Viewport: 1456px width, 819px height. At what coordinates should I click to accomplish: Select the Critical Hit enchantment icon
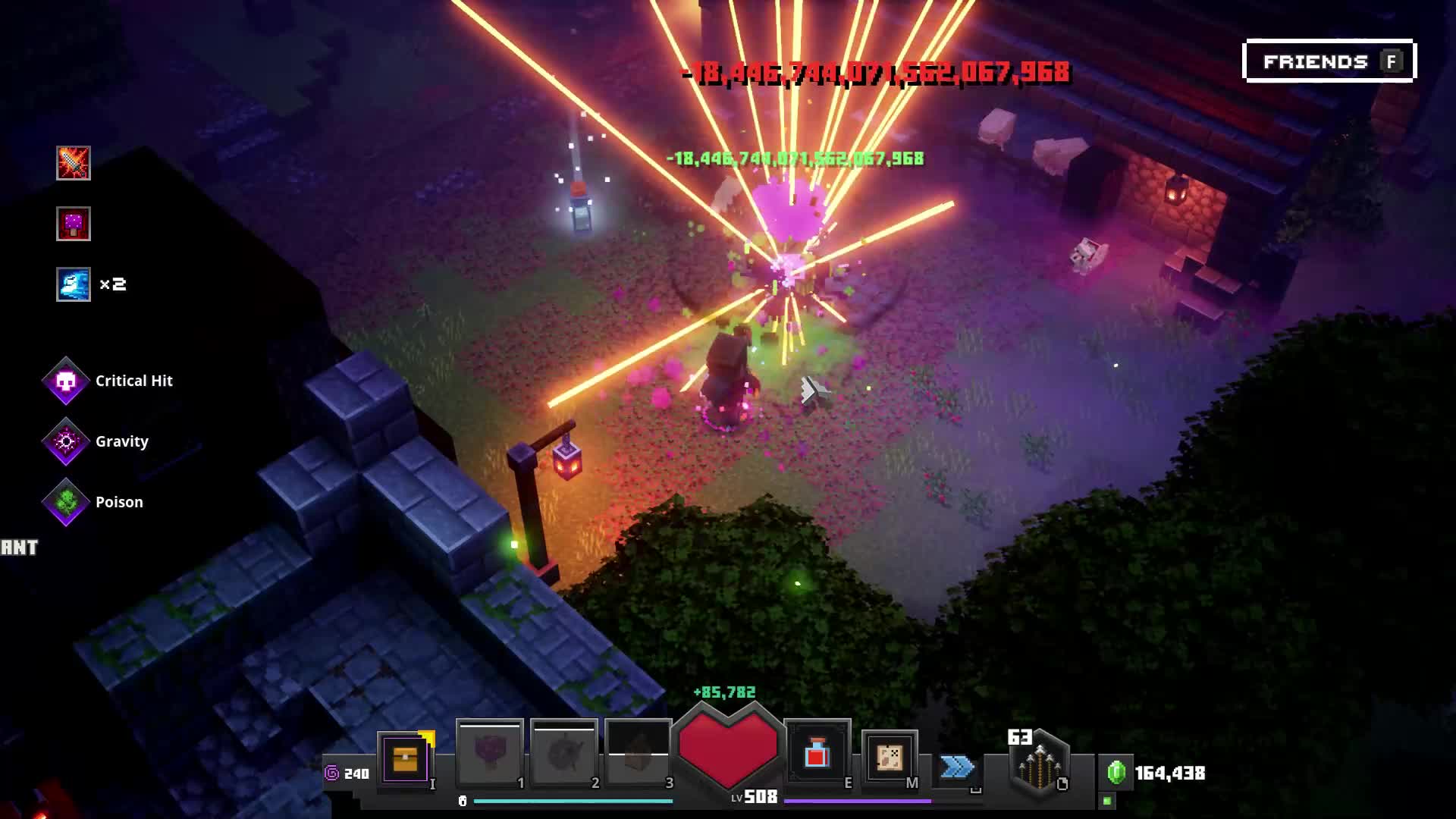click(66, 381)
